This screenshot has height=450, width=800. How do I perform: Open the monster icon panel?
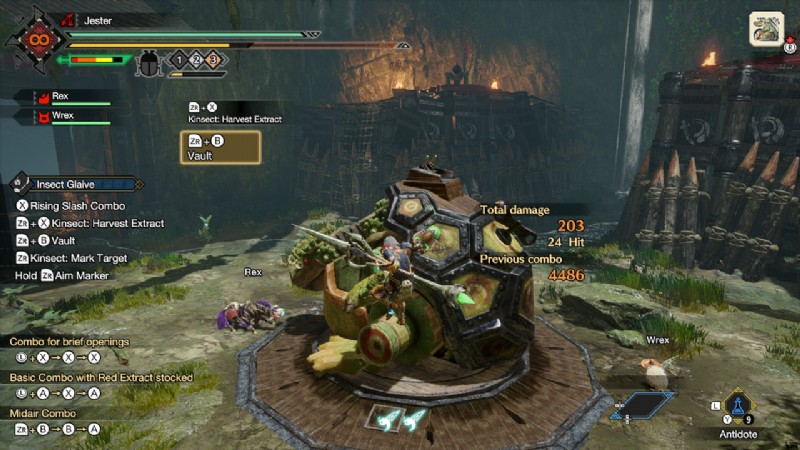766,28
